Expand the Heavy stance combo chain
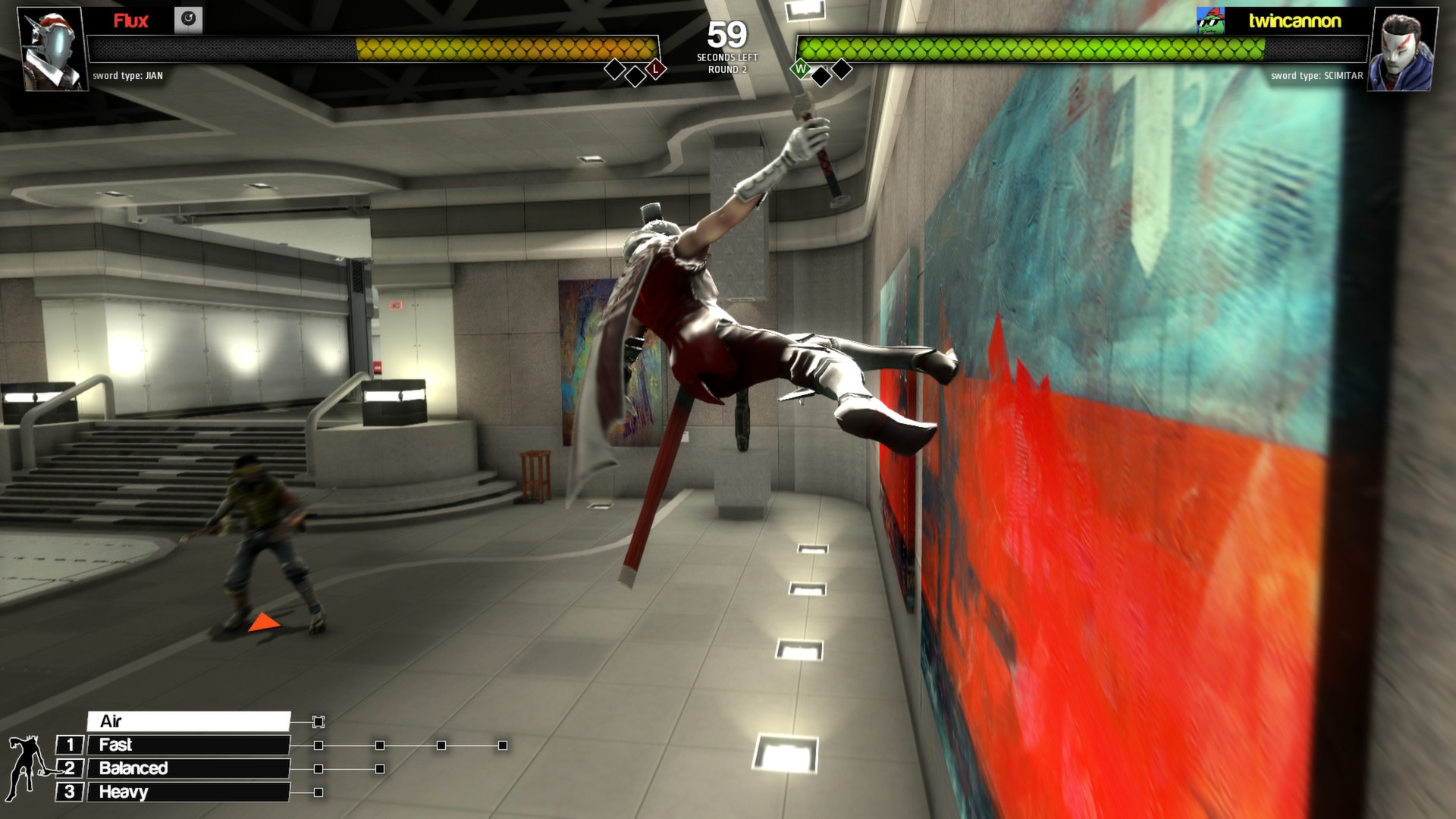The height and width of the screenshot is (819, 1456). point(317,792)
